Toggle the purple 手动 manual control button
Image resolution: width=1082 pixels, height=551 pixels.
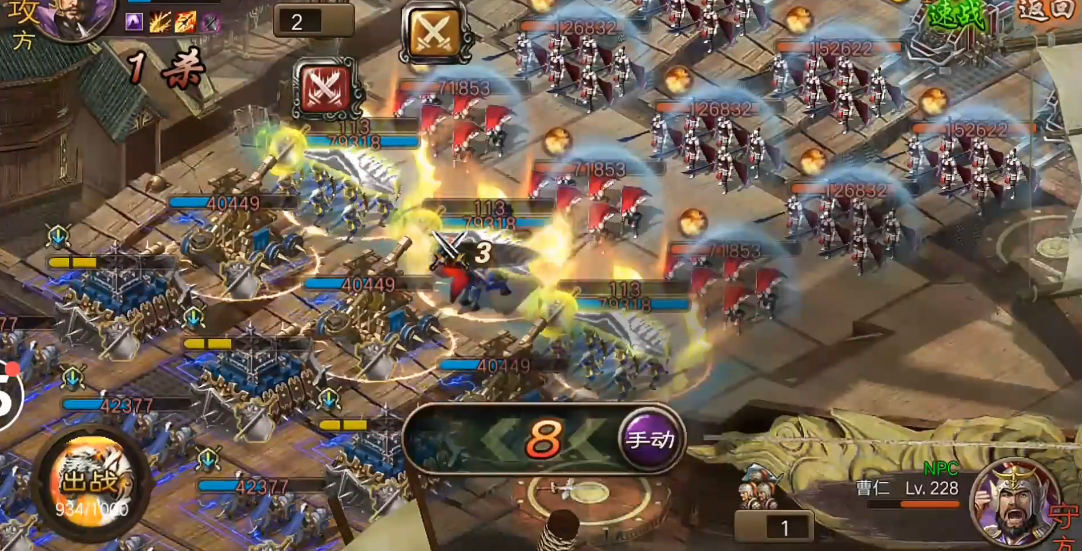tap(650, 438)
